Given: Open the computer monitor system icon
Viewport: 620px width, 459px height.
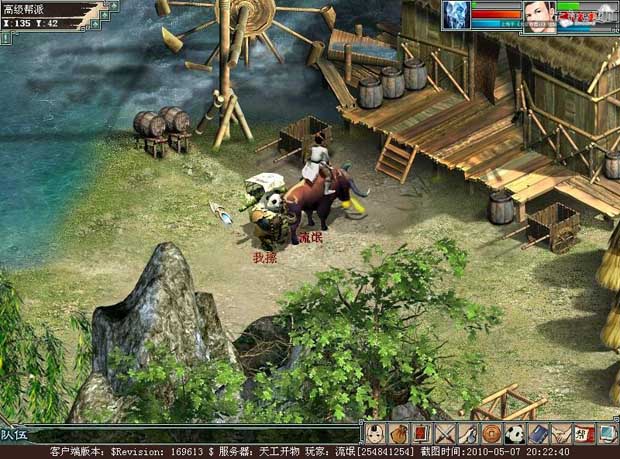Looking at the screenshot, I should pyautogui.click(x=607, y=433).
